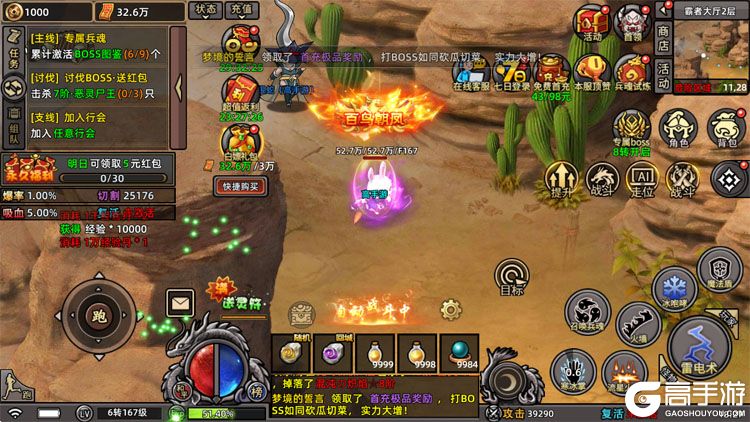Viewport: 750px width, 422px height.
Task: Open the mail envelope icon
Action: tap(180, 300)
